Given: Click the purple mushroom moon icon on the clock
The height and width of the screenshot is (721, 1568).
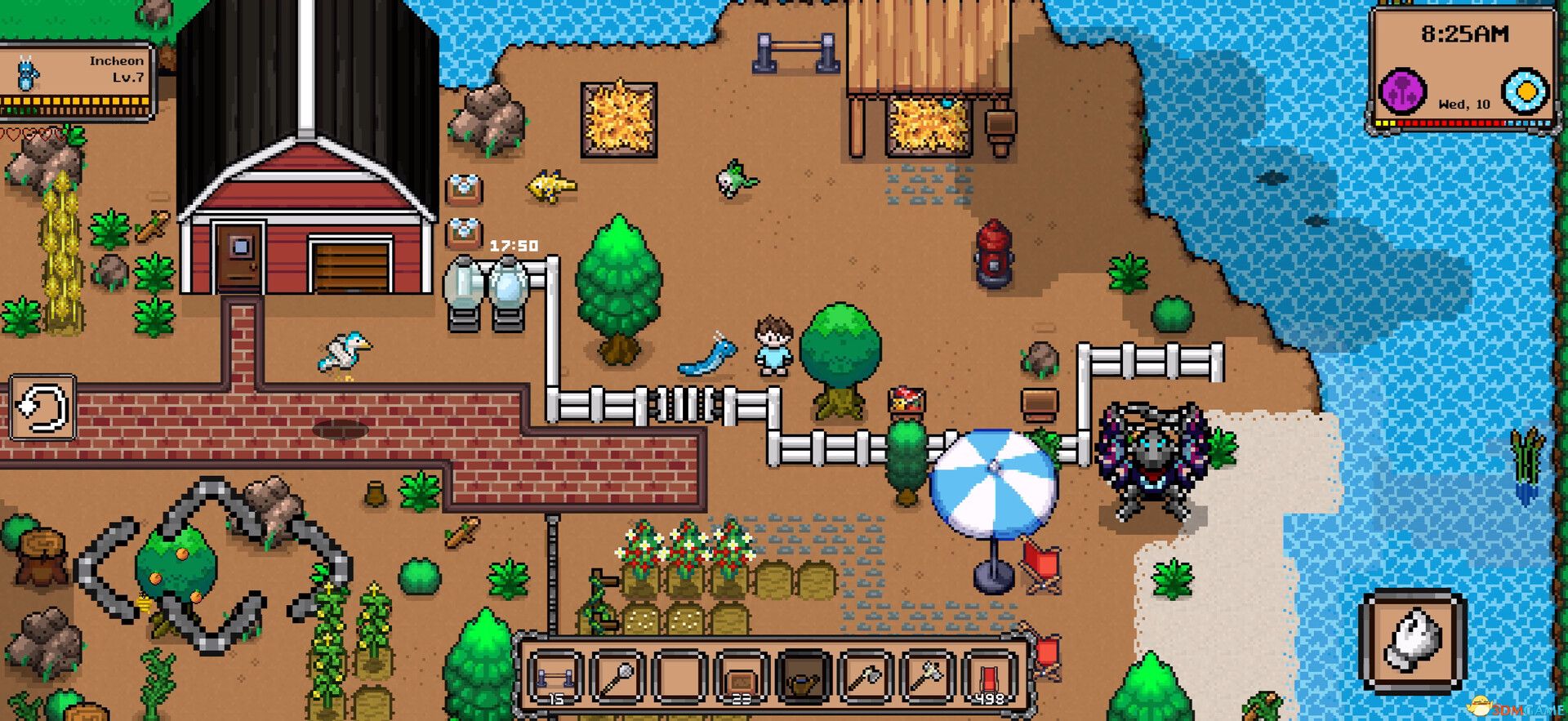Looking at the screenshot, I should (1403, 89).
